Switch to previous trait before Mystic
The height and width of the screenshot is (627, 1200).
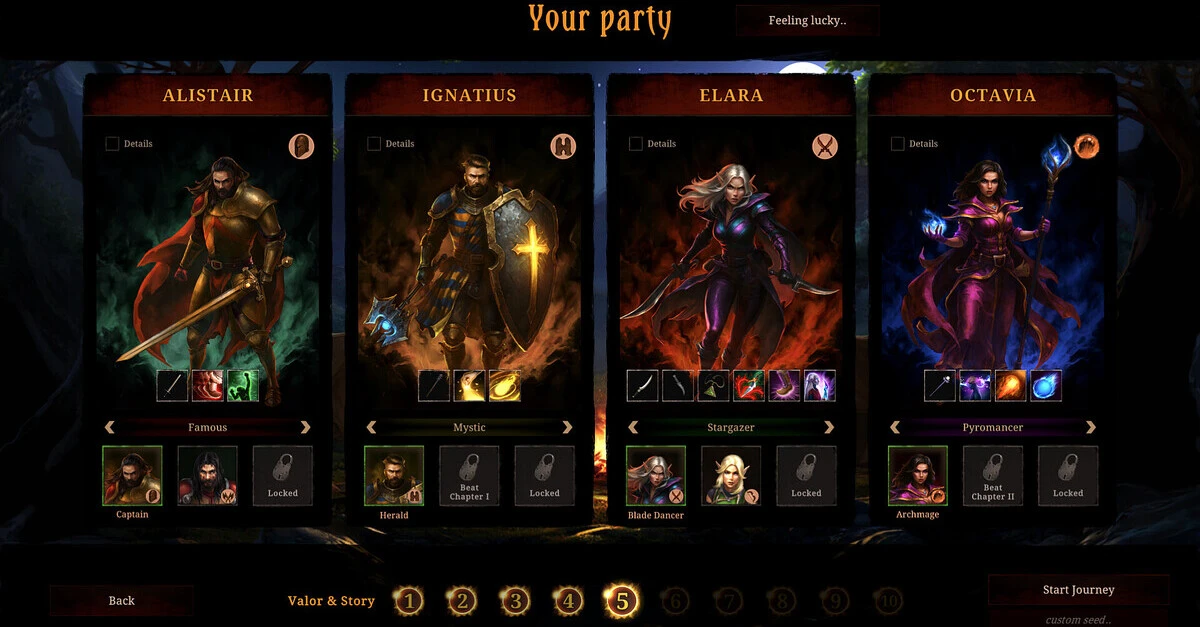[371, 427]
